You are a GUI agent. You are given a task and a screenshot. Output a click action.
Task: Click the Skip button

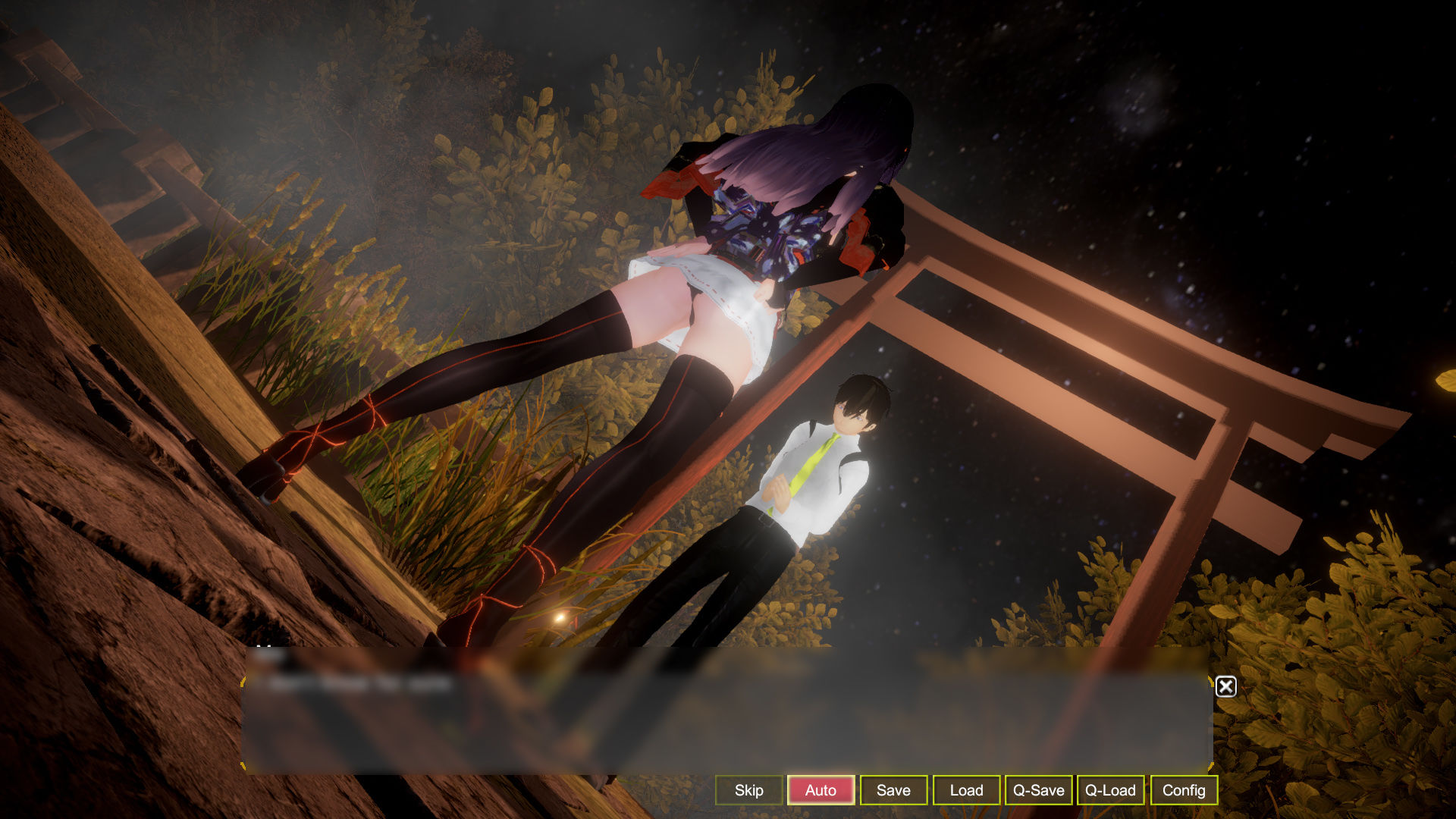point(748,790)
